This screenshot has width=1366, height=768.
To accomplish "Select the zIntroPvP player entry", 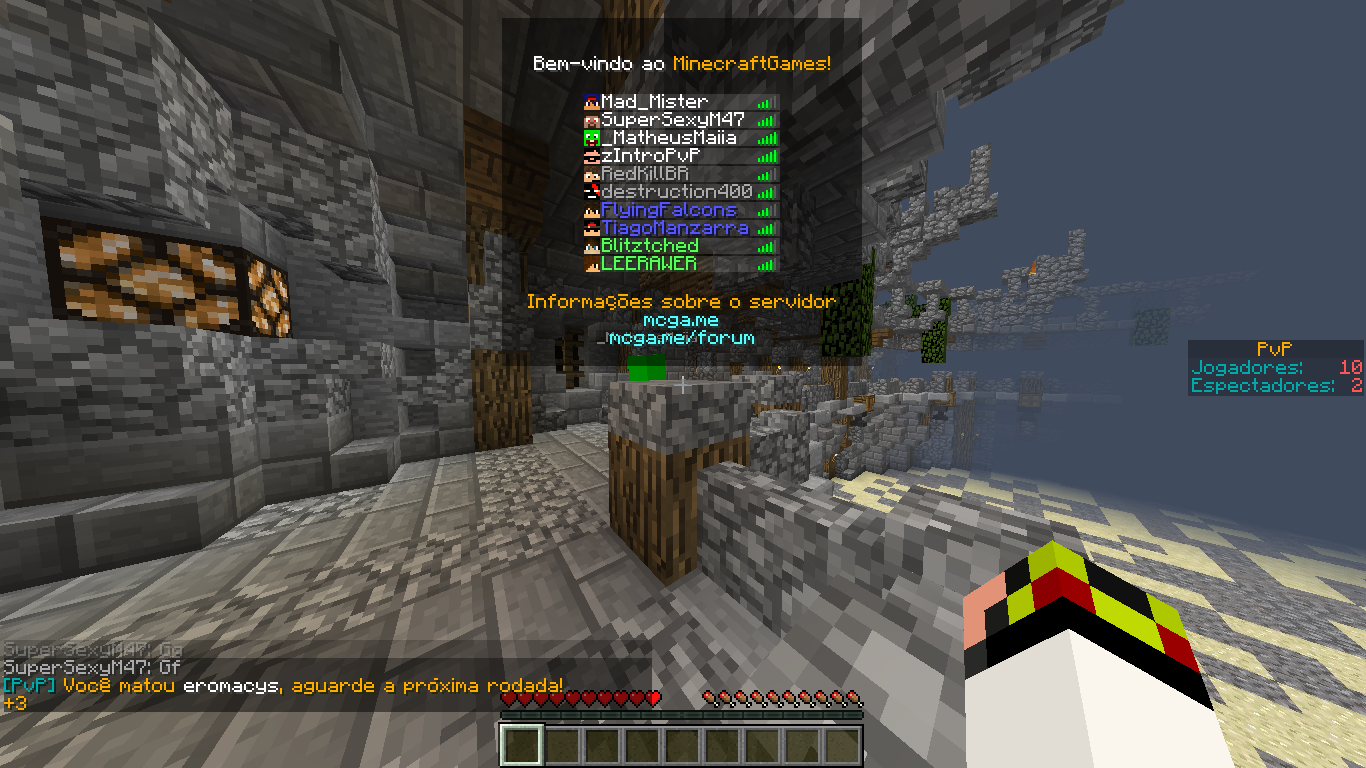I will (650, 156).
